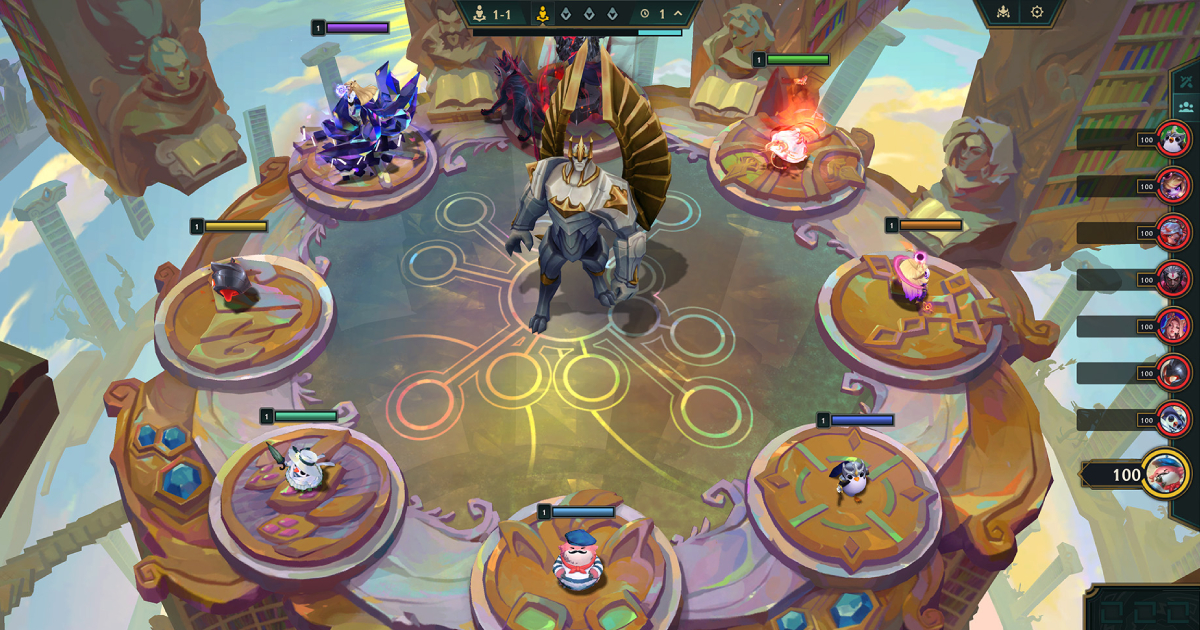Select the gold current-round stage icon
Screen dimensions: 1200x630
tap(542, 14)
